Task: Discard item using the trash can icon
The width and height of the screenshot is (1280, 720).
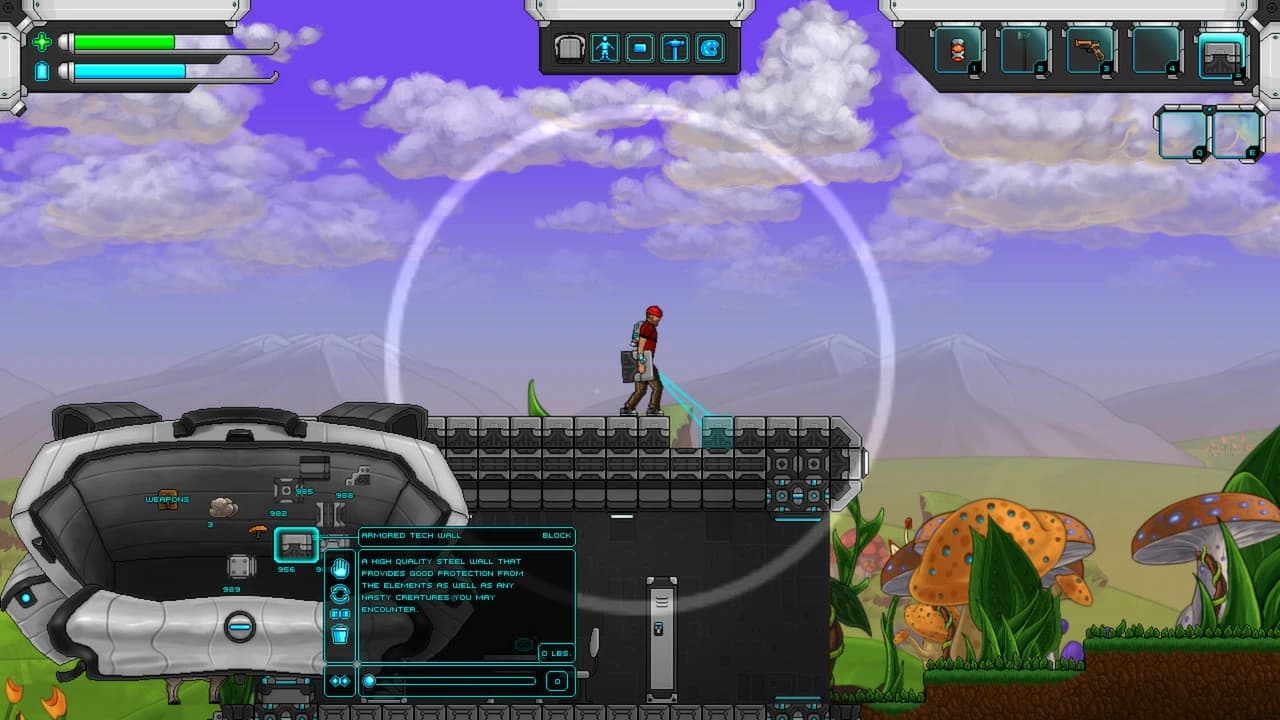Action: (340, 631)
